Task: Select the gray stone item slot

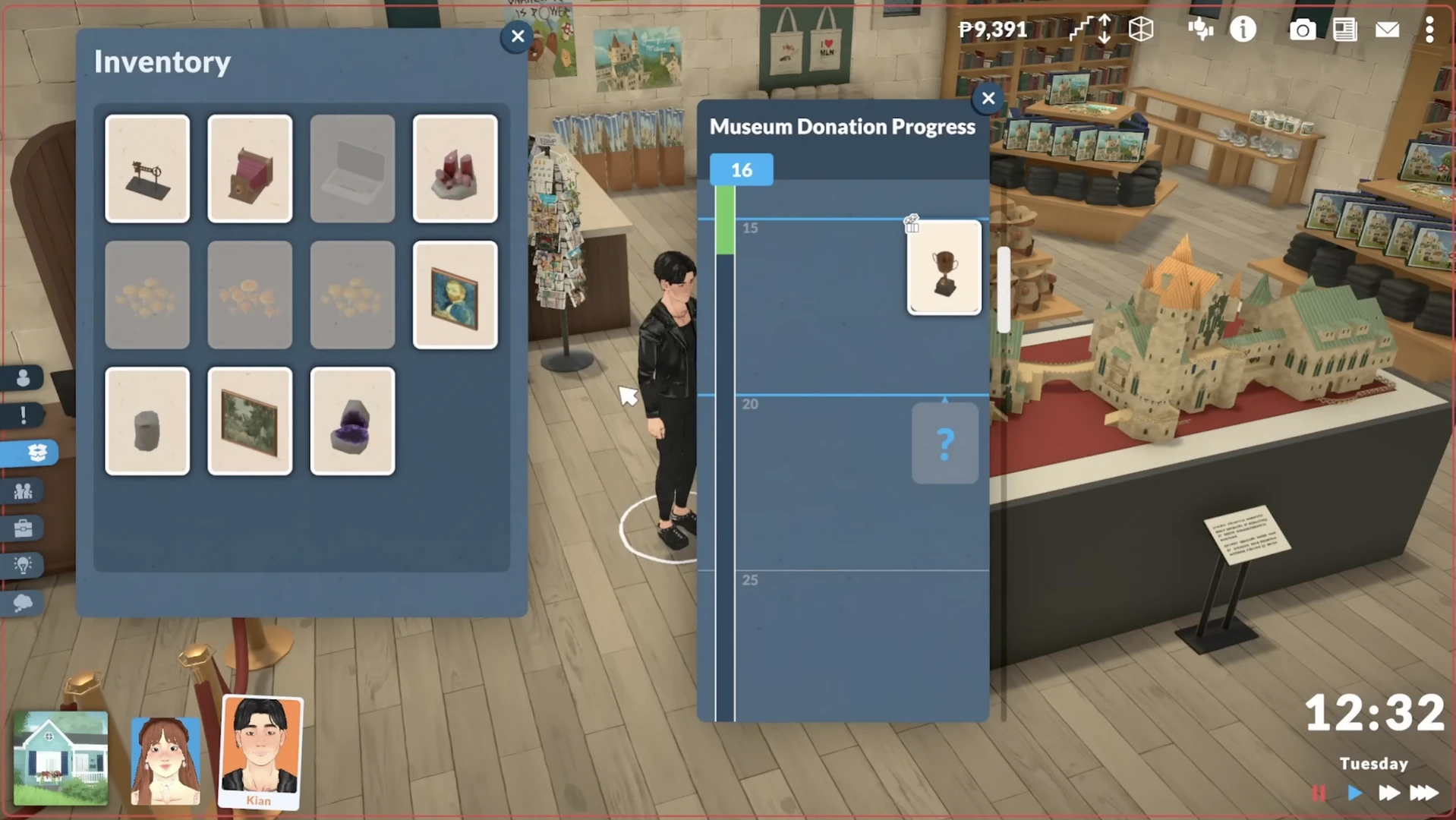Action: click(x=147, y=421)
